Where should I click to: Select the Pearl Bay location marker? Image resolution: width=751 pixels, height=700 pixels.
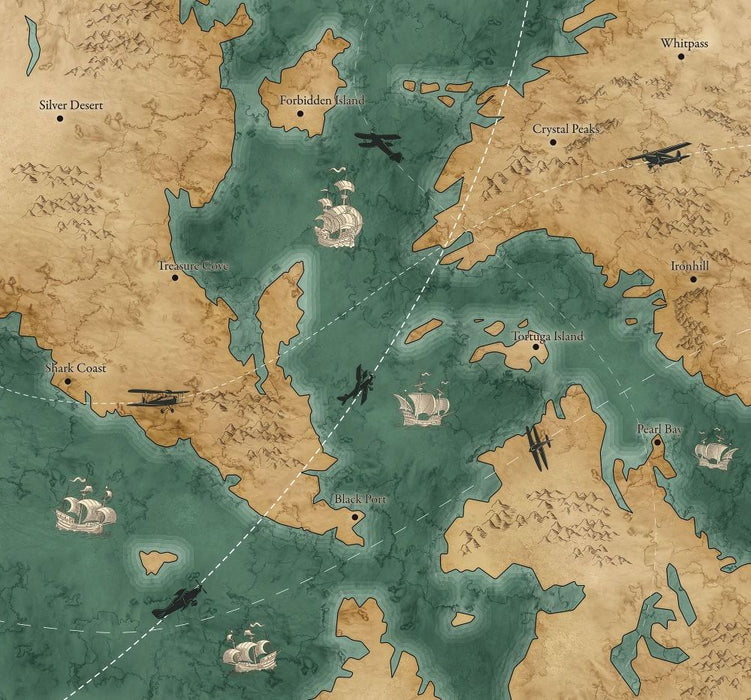click(x=658, y=442)
